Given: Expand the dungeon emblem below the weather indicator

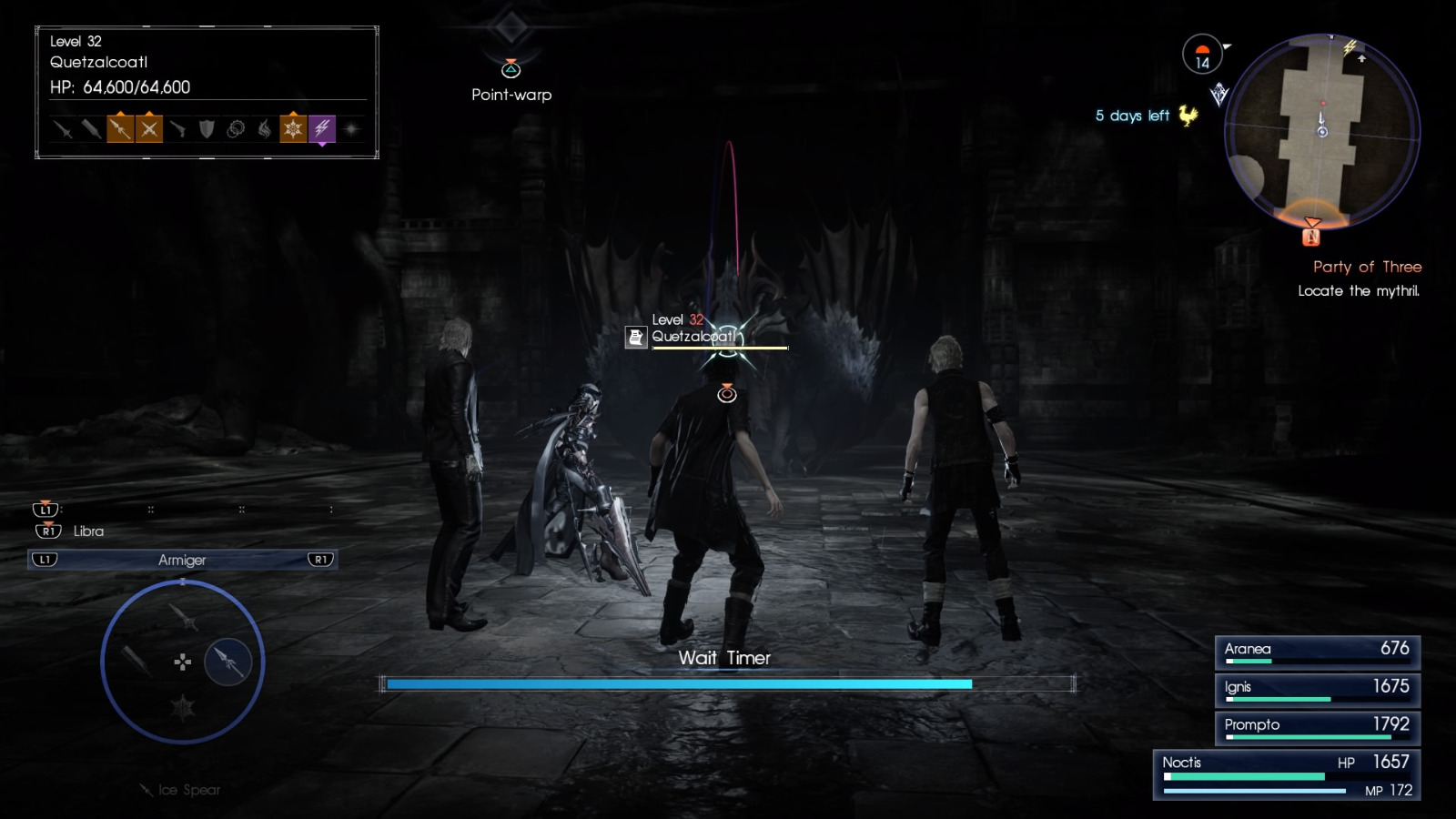Looking at the screenshot, I should pos(1219,93).
